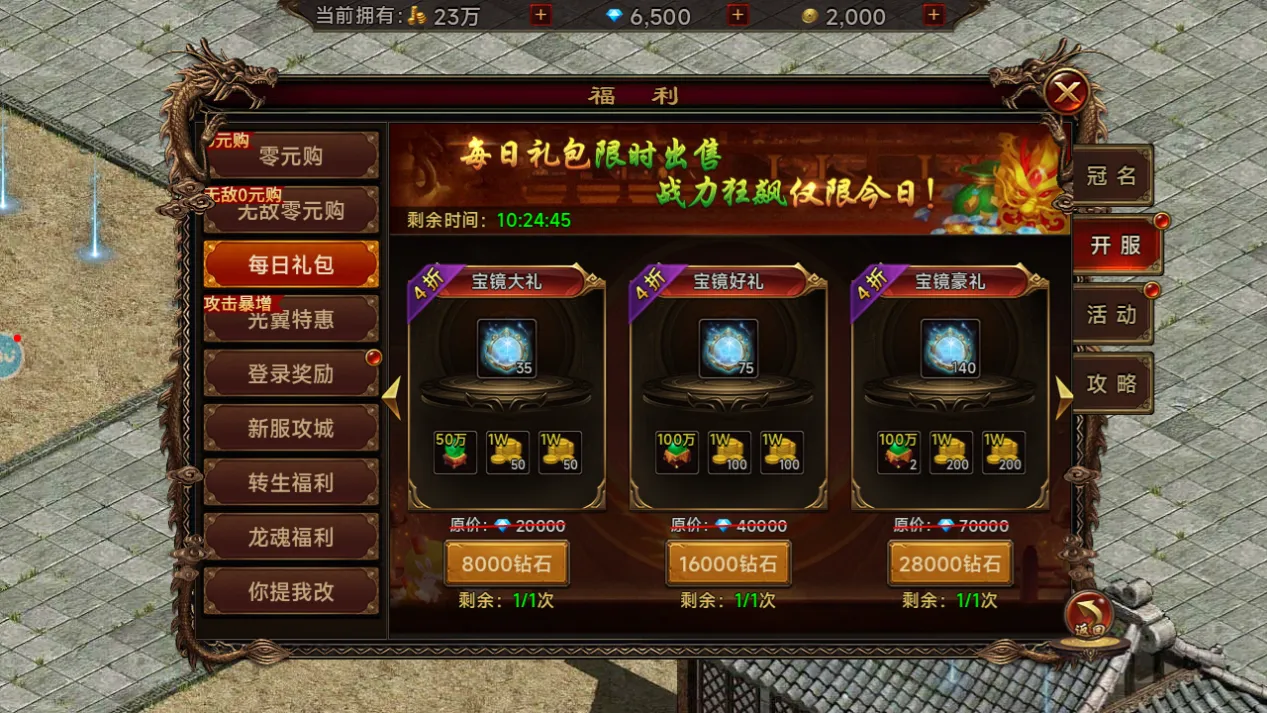Viewport: 1267px width, 713px height.
Task: Click the right arrow to show next packs
Action: 1063,397
